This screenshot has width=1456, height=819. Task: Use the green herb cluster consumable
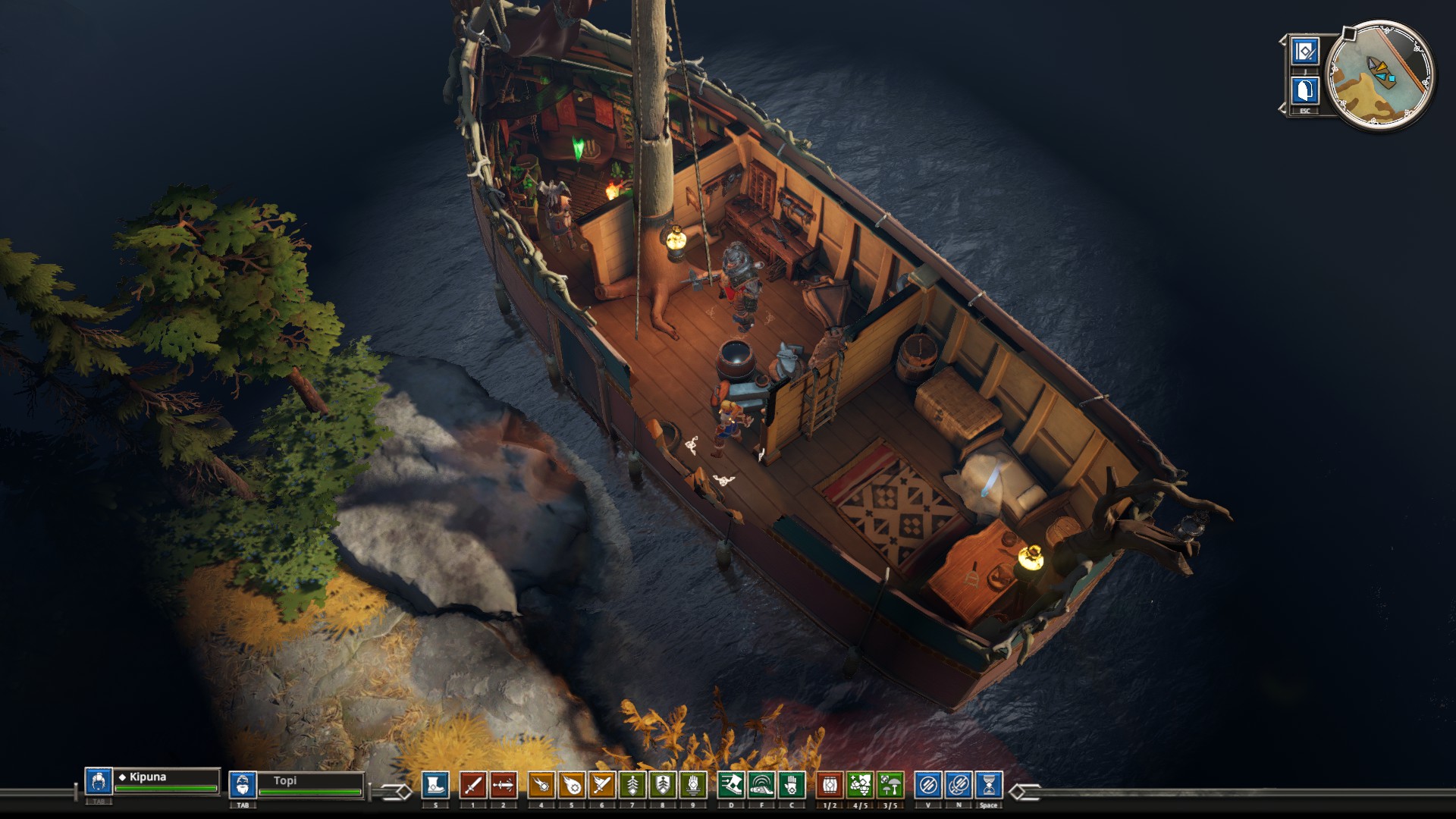(x=860, y=786)
